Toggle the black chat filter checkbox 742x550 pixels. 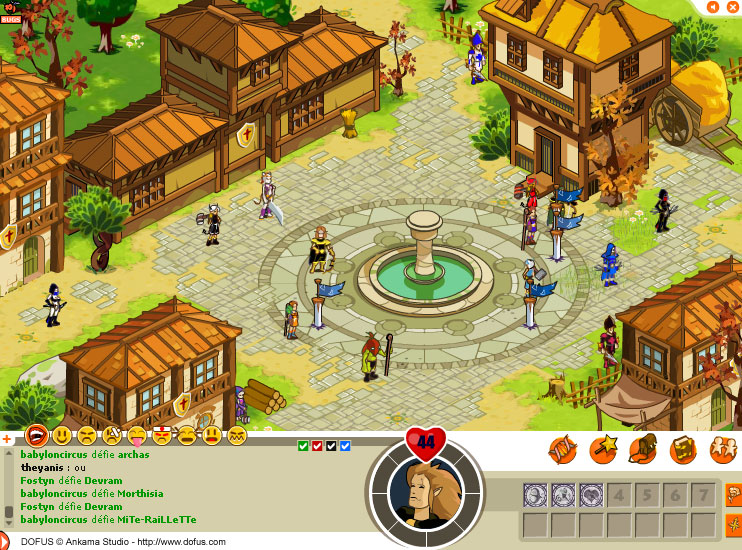331,446
